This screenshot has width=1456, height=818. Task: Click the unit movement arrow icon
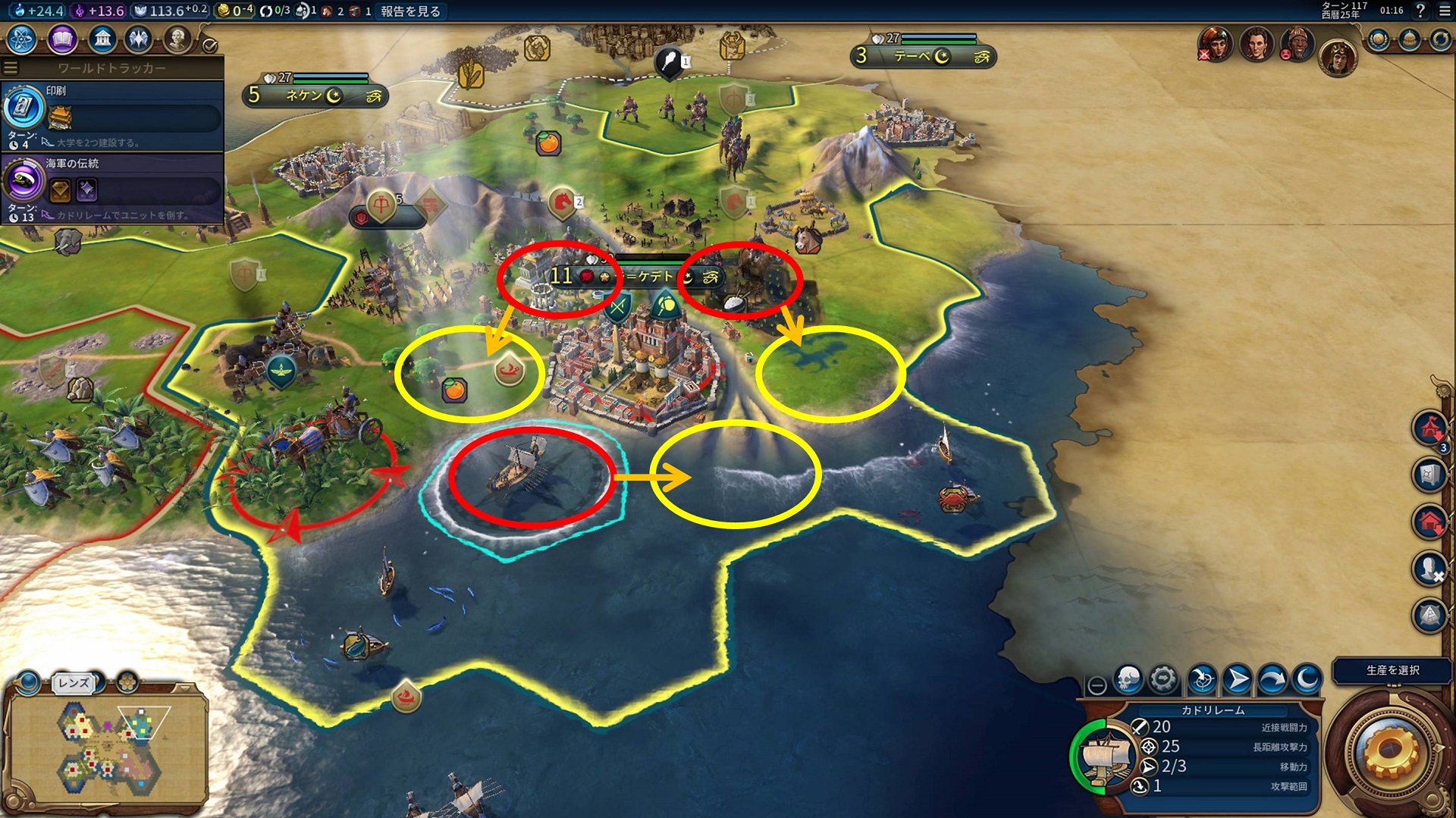pyautogui.click(x=1236, y=680)
